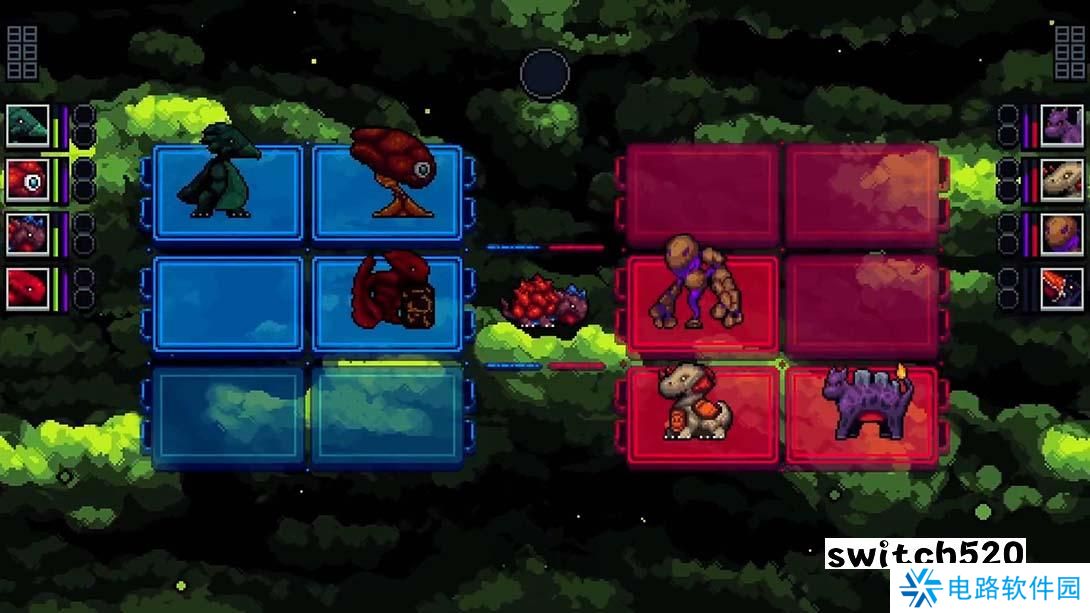Choose the brown rock golem enemy portrait
This screenshot has width=1090, height=613.
(1062, 234)
